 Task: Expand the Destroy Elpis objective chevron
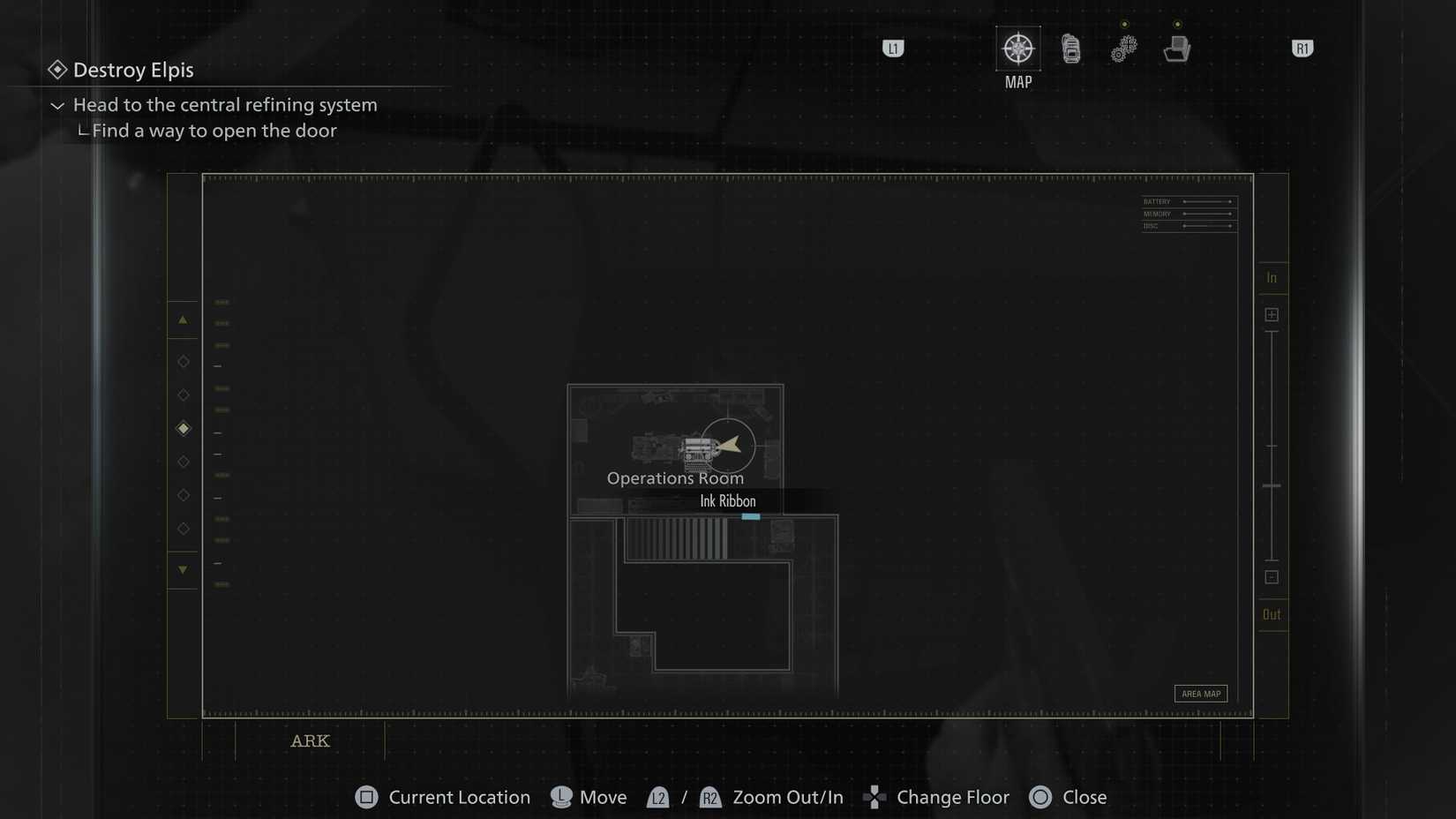coord(56,105)
